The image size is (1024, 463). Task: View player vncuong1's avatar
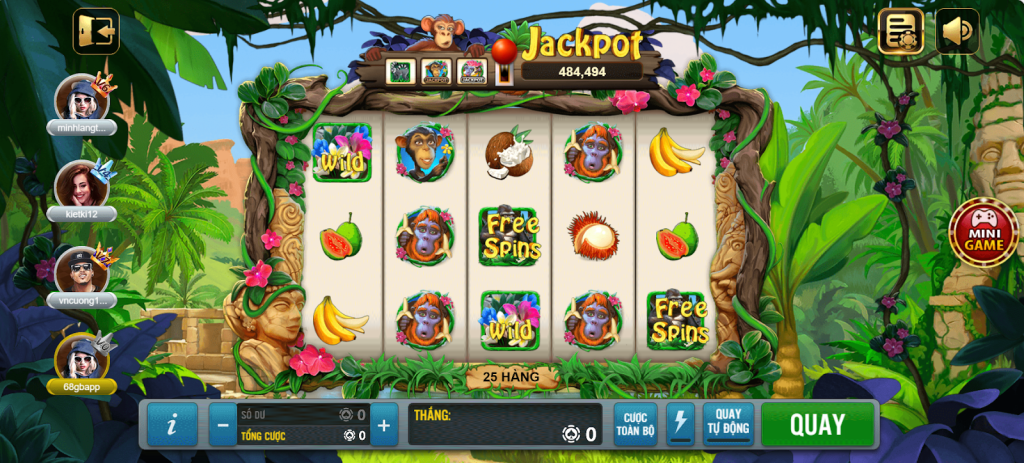click(x=81, y=271)
